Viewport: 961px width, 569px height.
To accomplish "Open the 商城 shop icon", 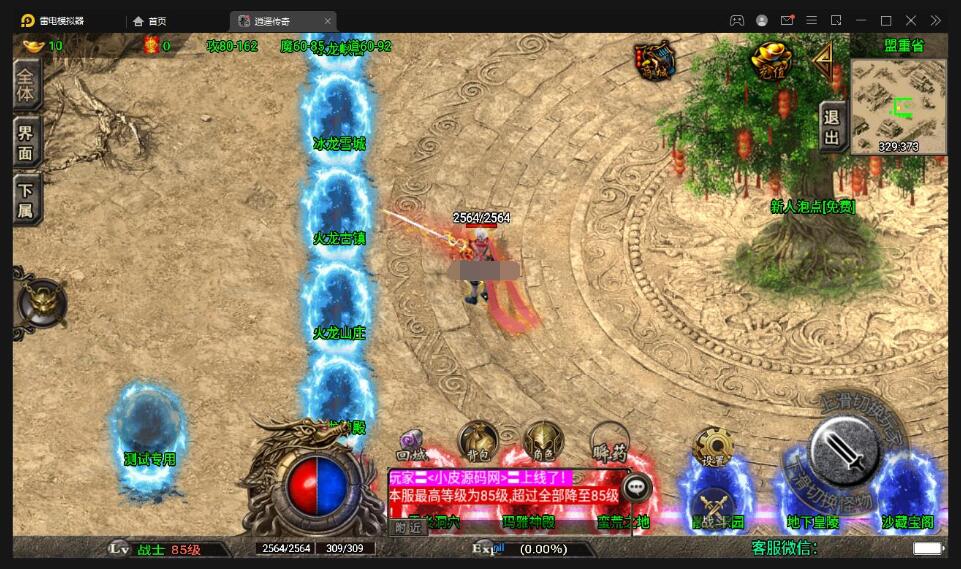I will point(655,60).
